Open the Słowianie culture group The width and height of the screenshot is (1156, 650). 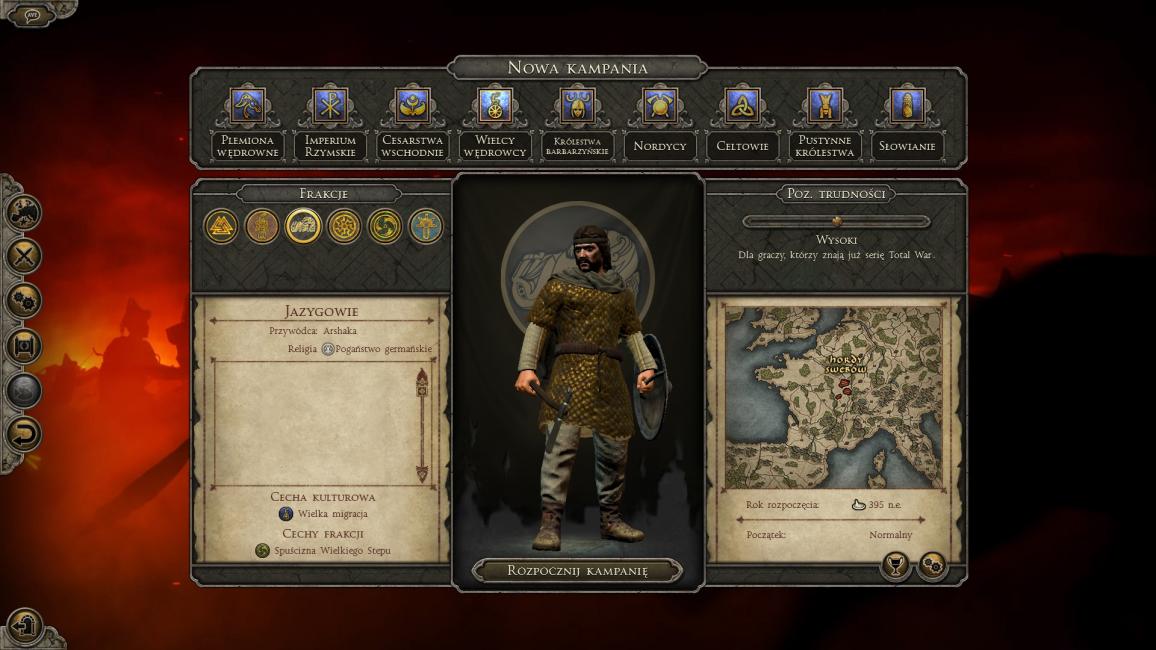[x=907, y=105]
